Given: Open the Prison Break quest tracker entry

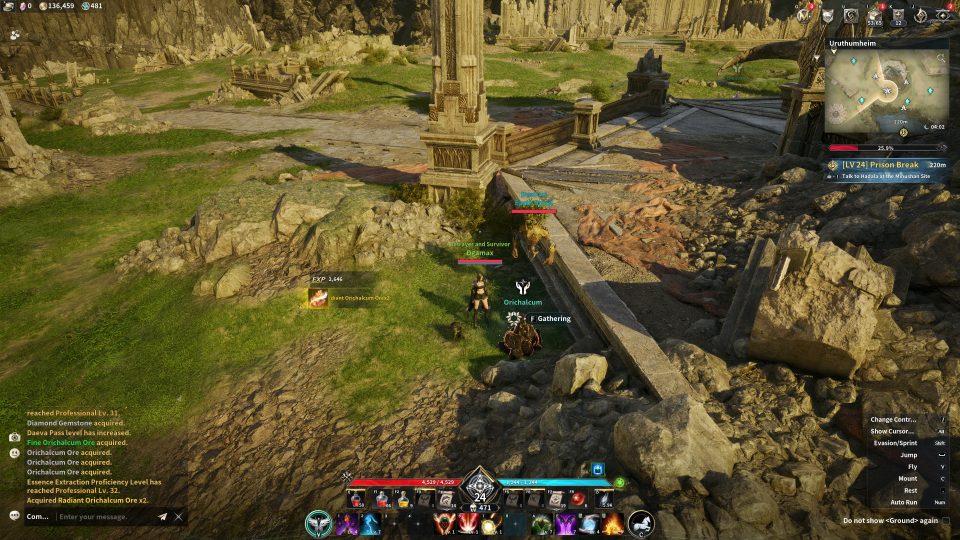Looking at the screenshot, I should 886,165.
